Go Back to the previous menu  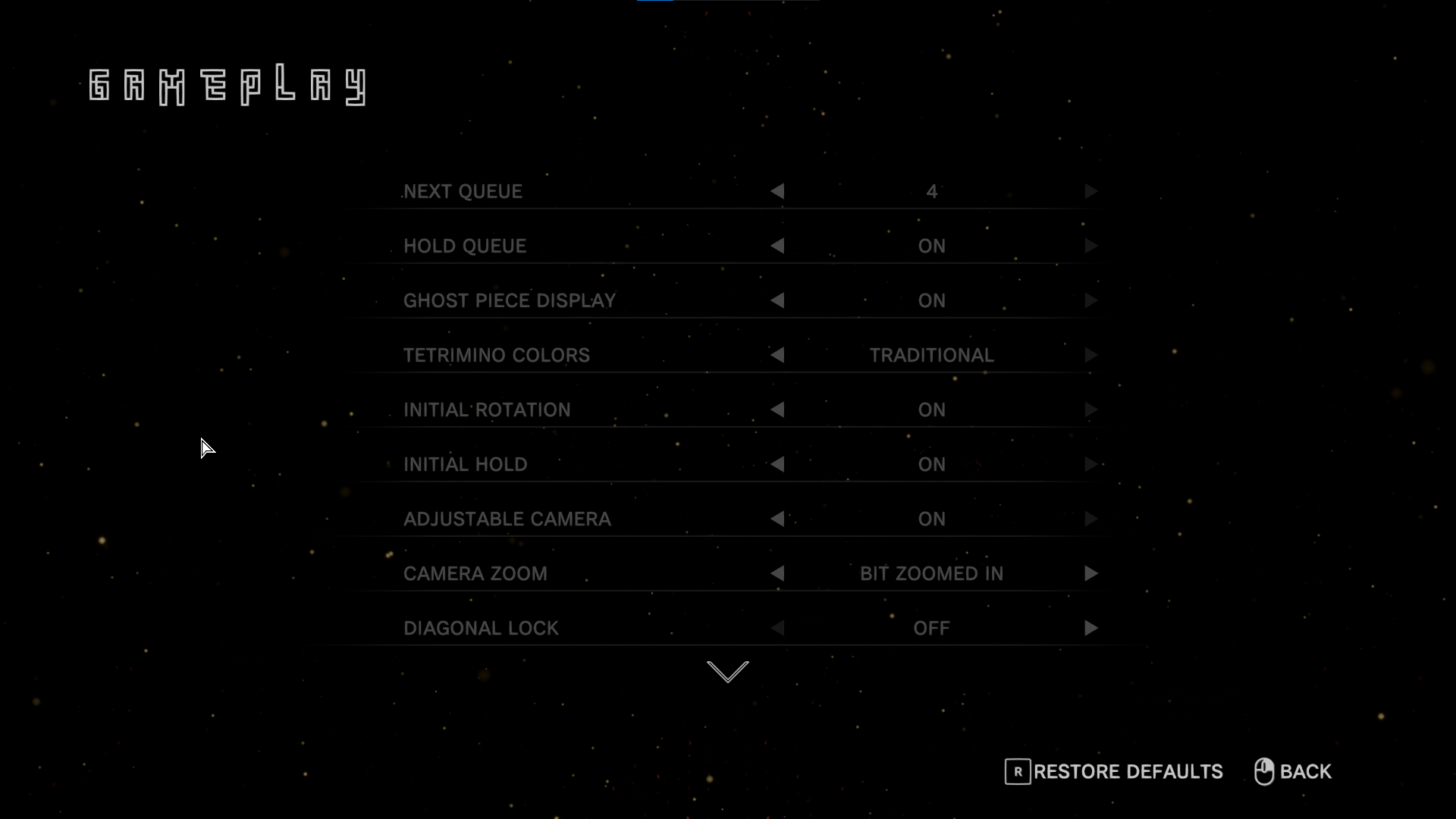1293,772
